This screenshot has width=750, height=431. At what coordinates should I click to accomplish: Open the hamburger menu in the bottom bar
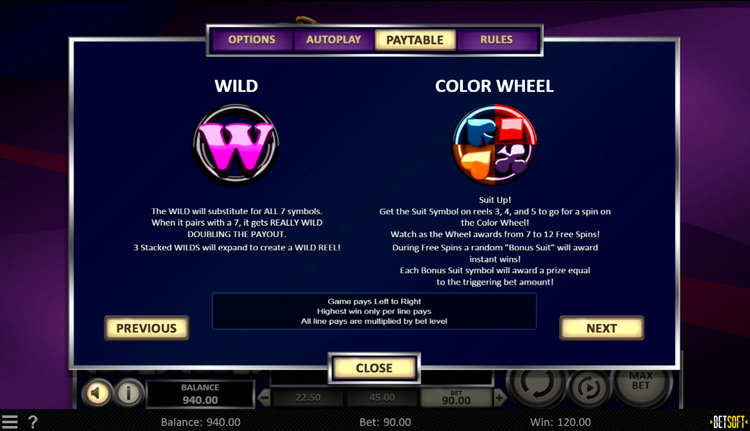pyautogui.click(x=10, y=422)
